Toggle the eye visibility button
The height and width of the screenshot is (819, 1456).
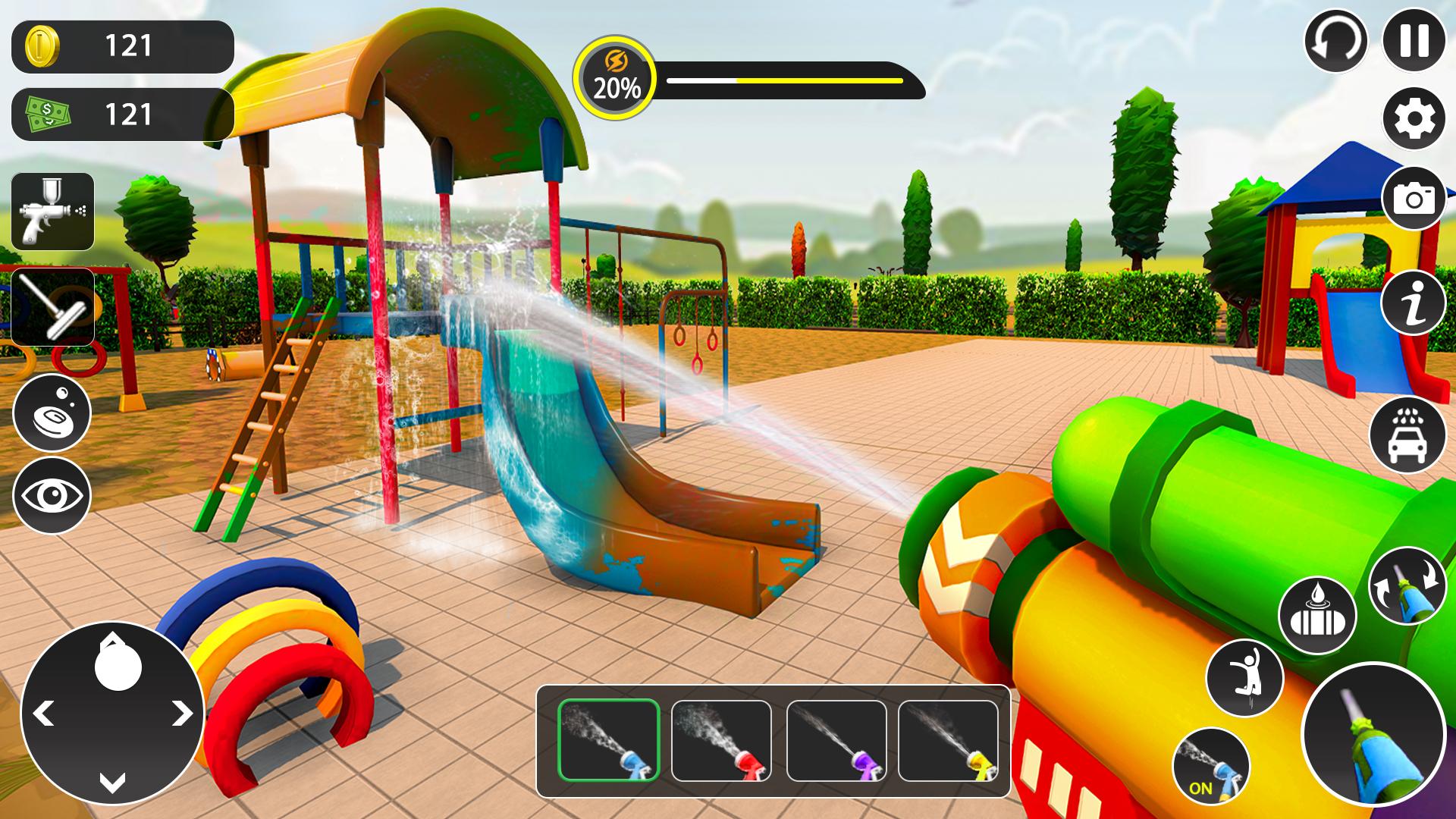(x=52, y=496)
